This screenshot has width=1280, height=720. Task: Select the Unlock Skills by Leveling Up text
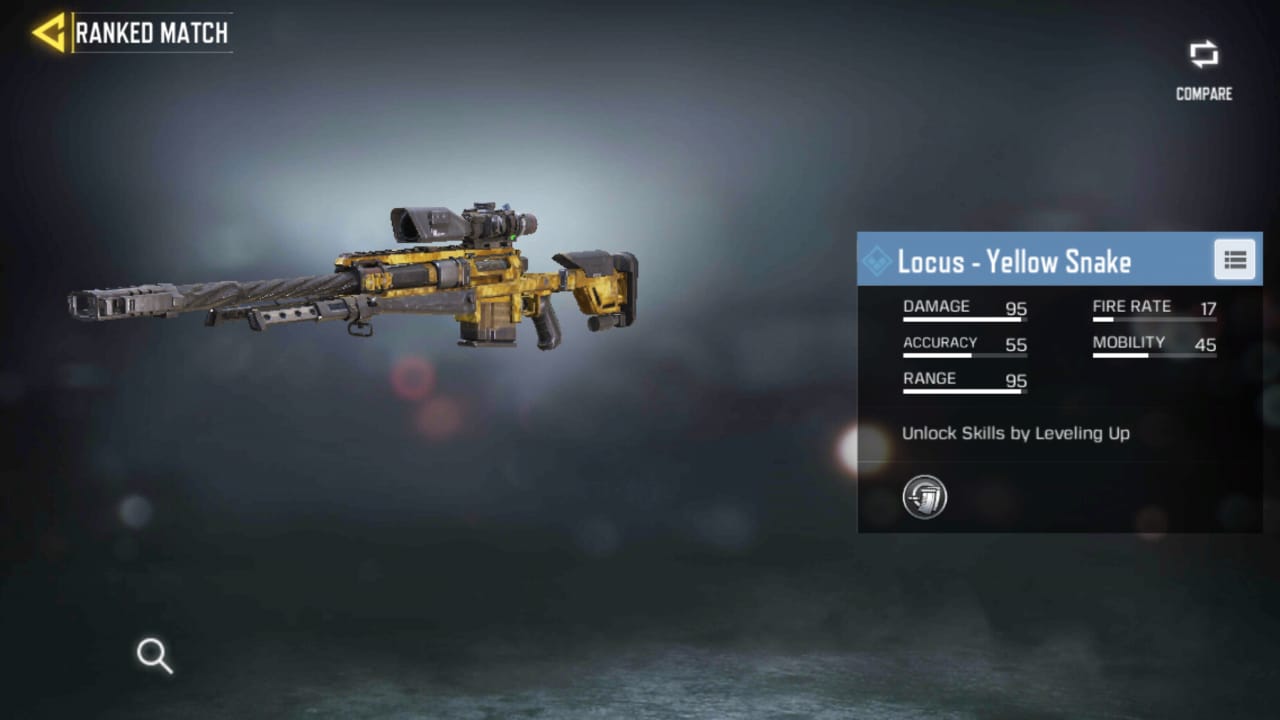coord(1015,433)
